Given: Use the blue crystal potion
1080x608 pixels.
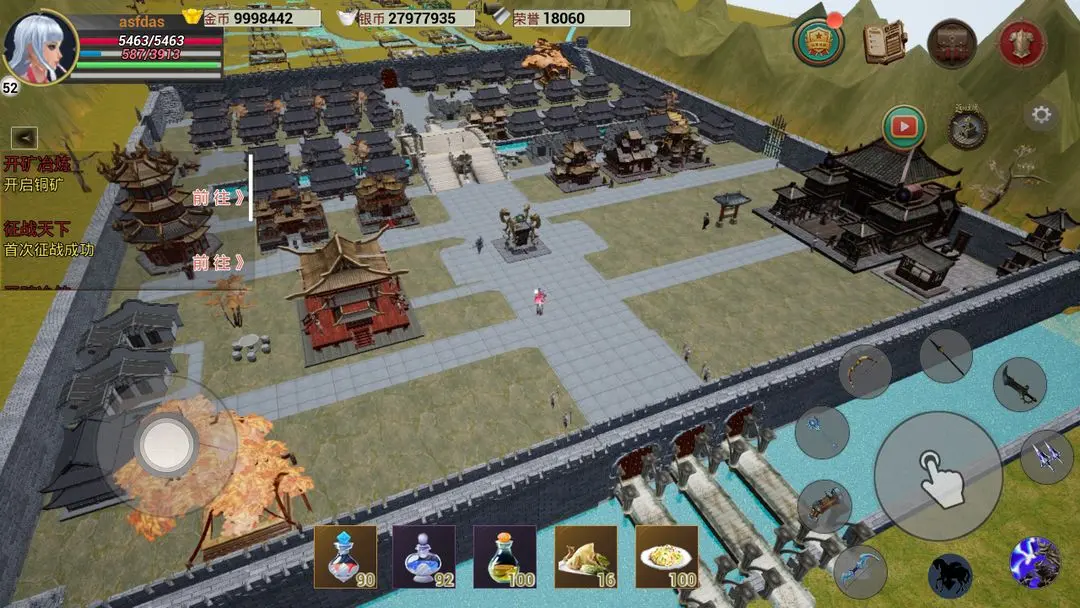Looking at the screenshot, I should tap(345, 557).
